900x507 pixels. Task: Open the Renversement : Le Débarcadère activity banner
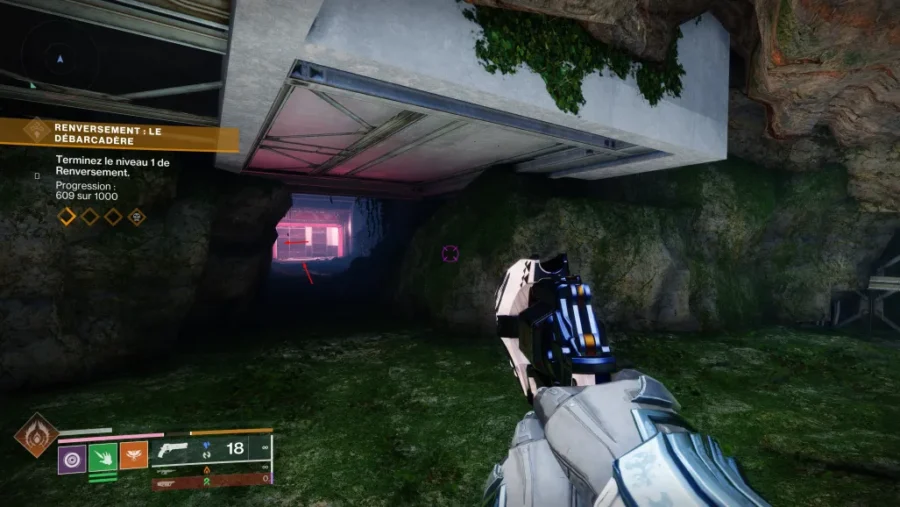click(120, 134)
